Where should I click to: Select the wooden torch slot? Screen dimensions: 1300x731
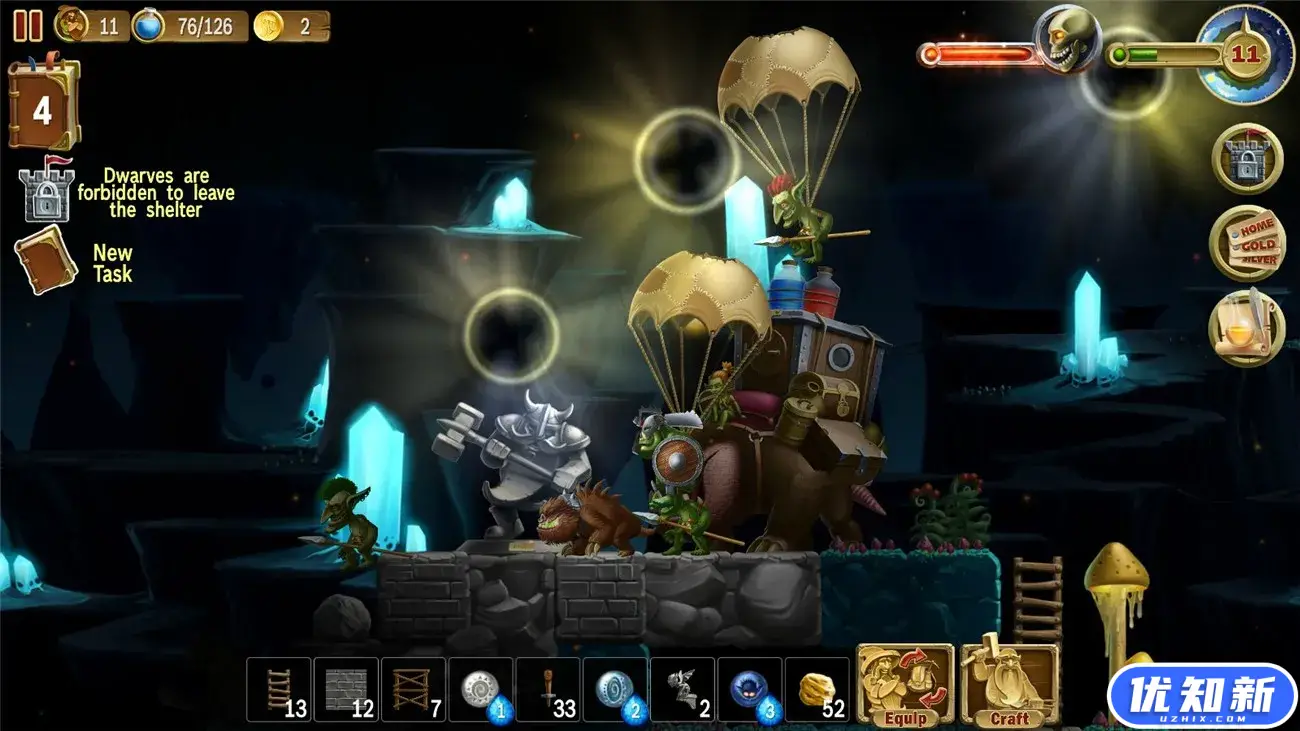(549, 690)
